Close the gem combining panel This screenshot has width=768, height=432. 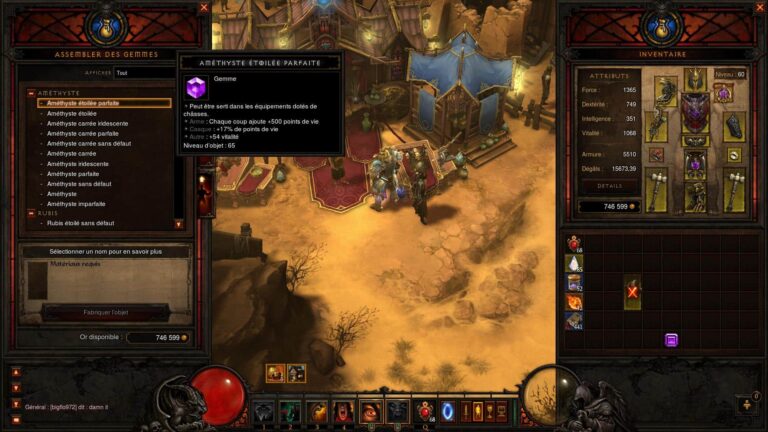[204, 7]
